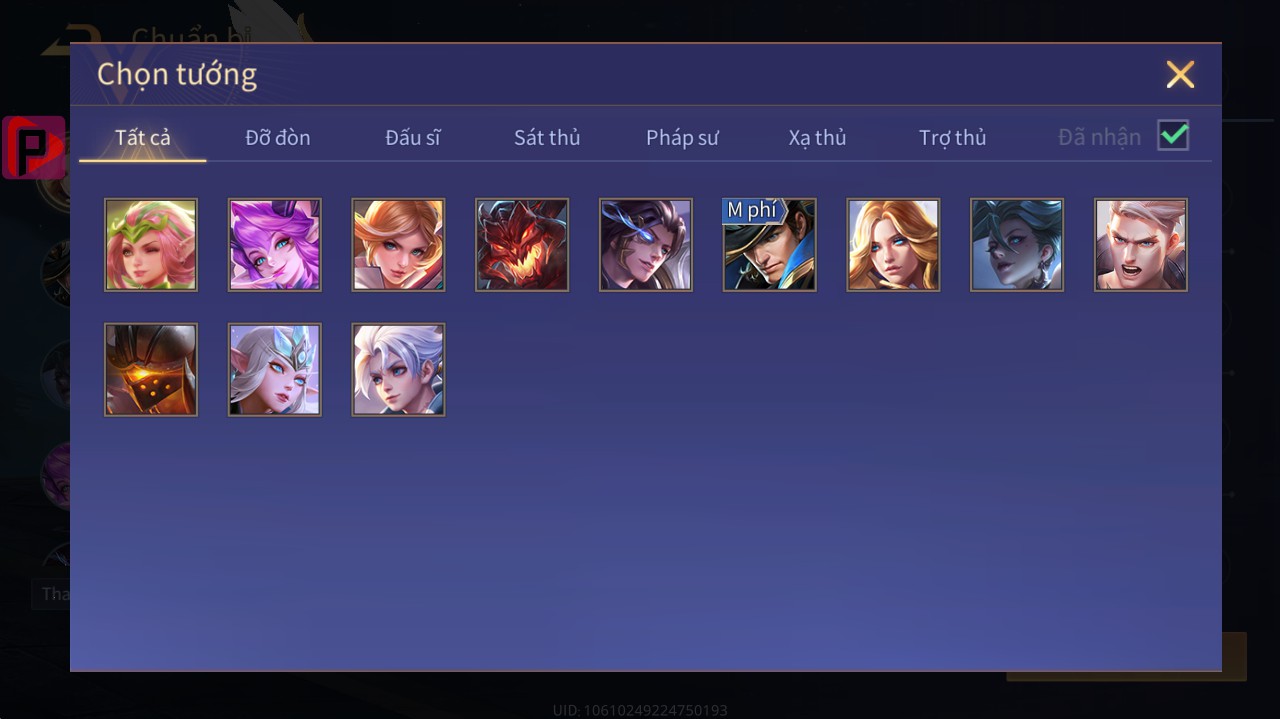Choose the dark-haired hero with glowing blue eye
The image size is (1280, 719).
pos(646,245)
